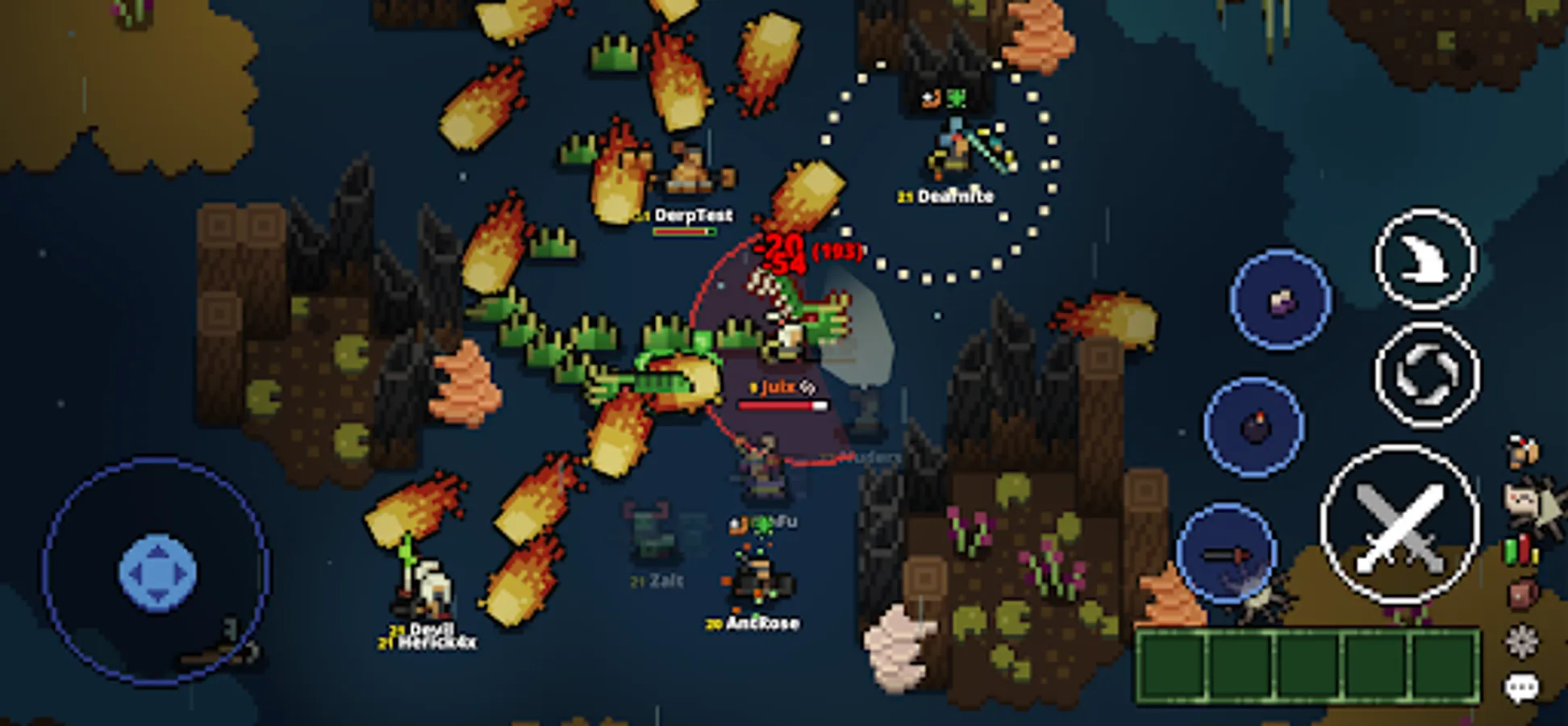Select the first empty hotbar slot
The height and width of the screenshot is (726, 1568).
(x=1172, y=664)
